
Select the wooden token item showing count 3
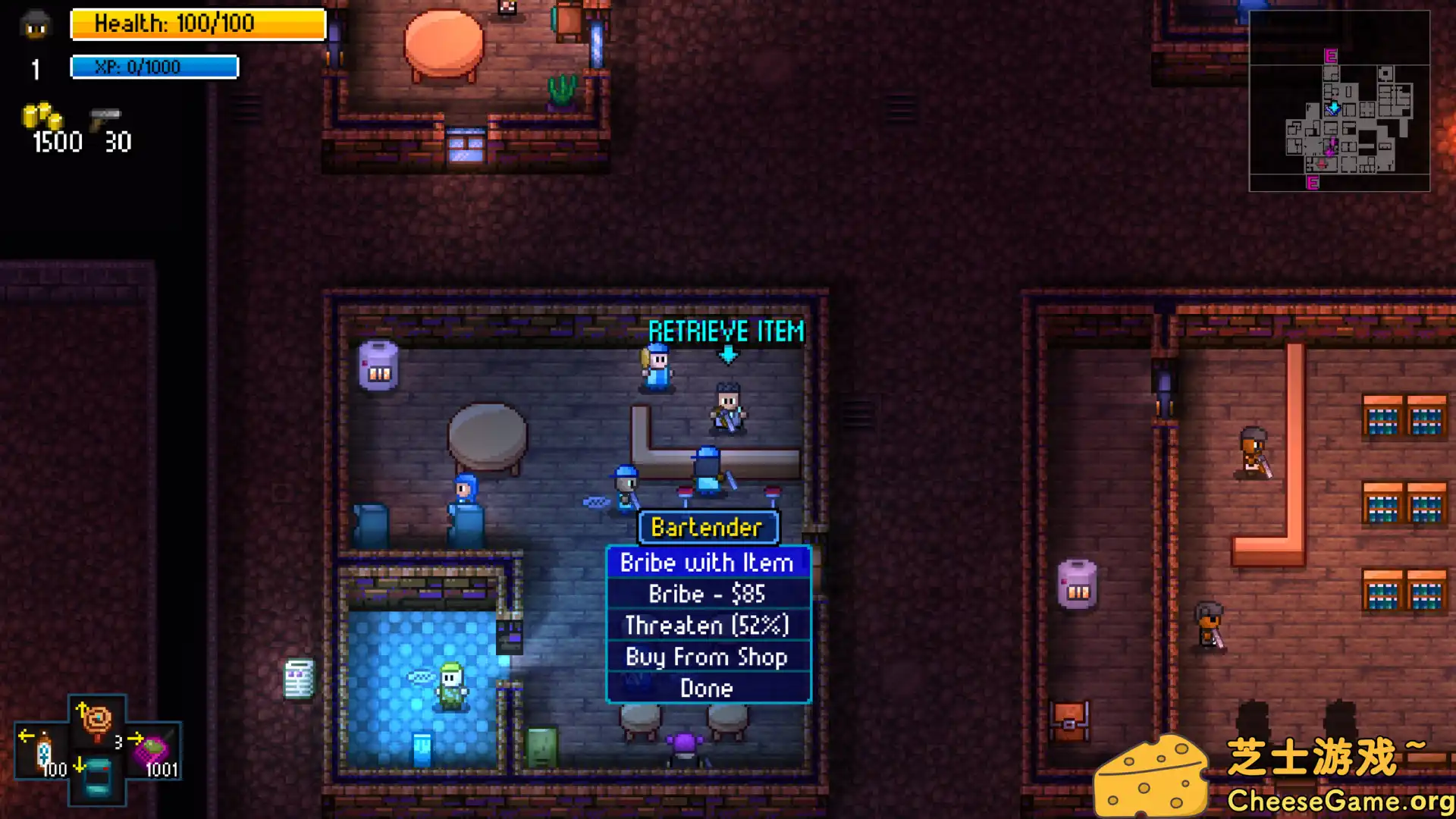pyautogui.click(x=96, y=718)
